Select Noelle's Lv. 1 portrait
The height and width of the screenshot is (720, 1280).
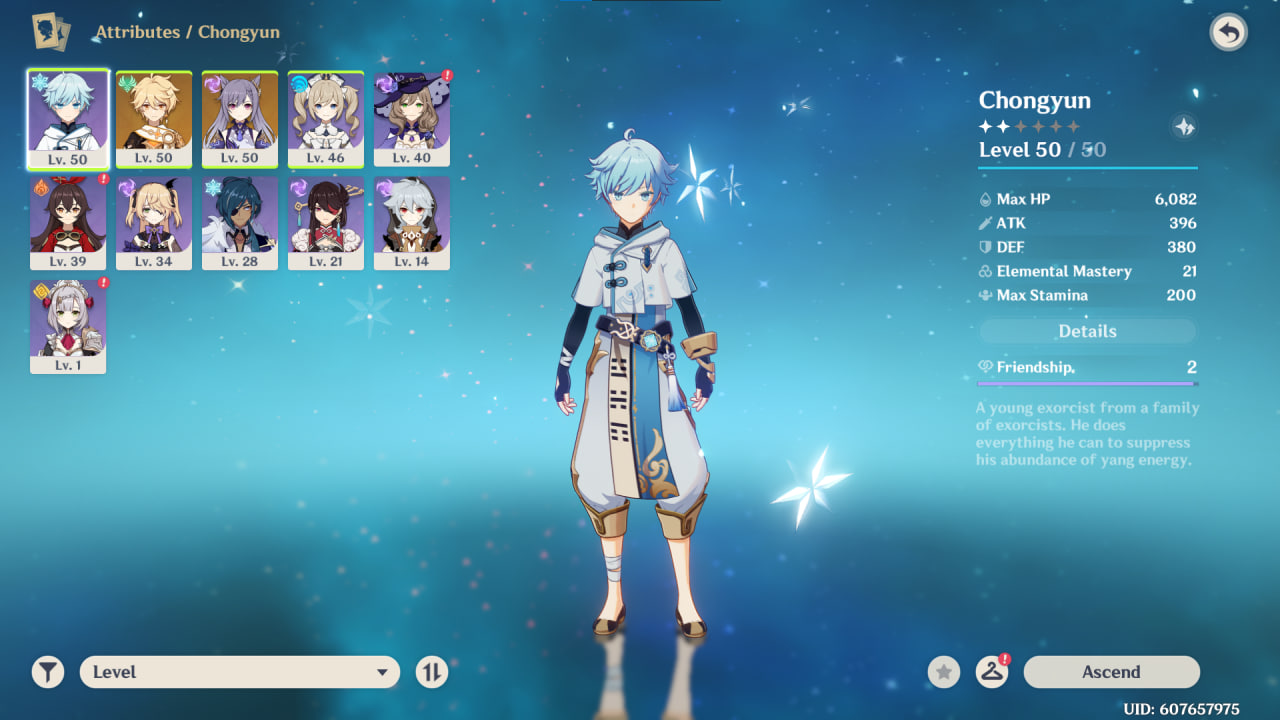click(x=68, y=326)
